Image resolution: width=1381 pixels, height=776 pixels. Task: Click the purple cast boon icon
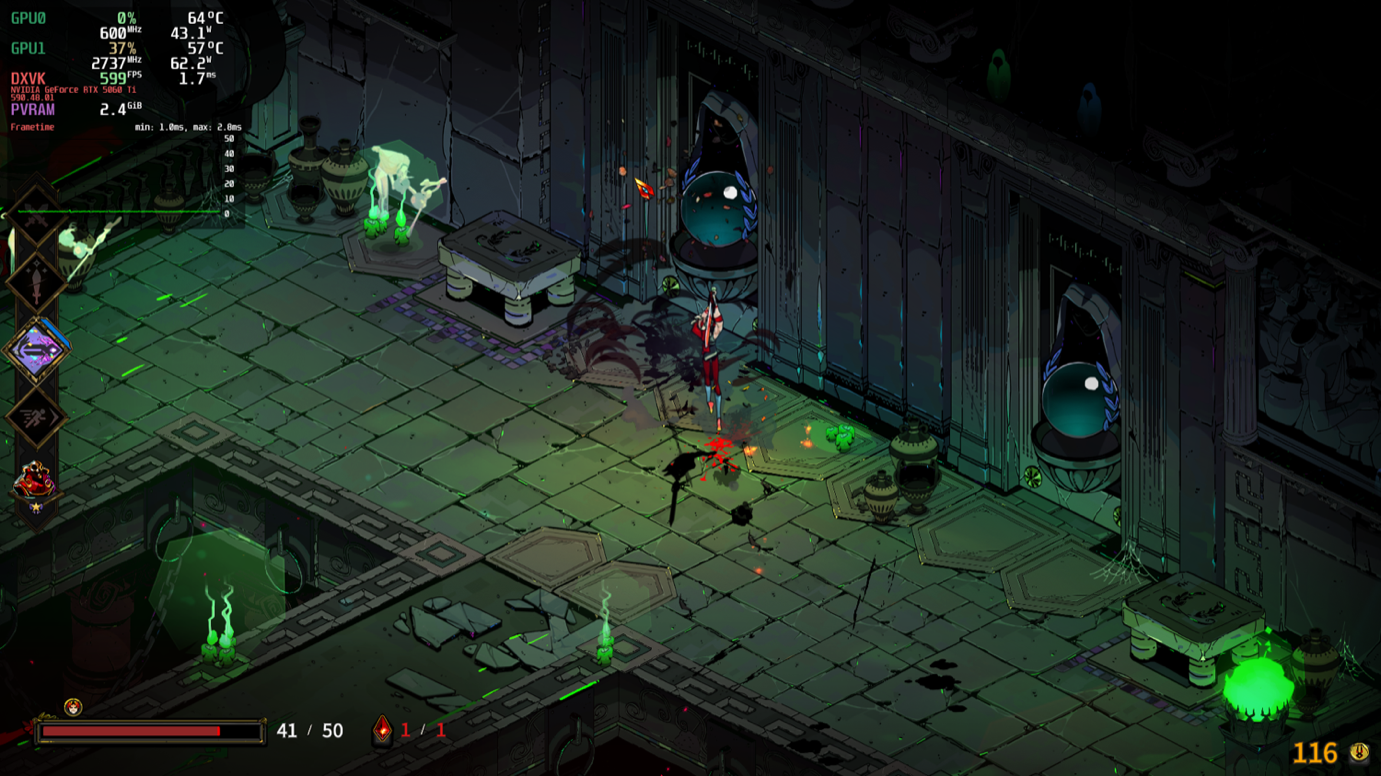point(37,350)
